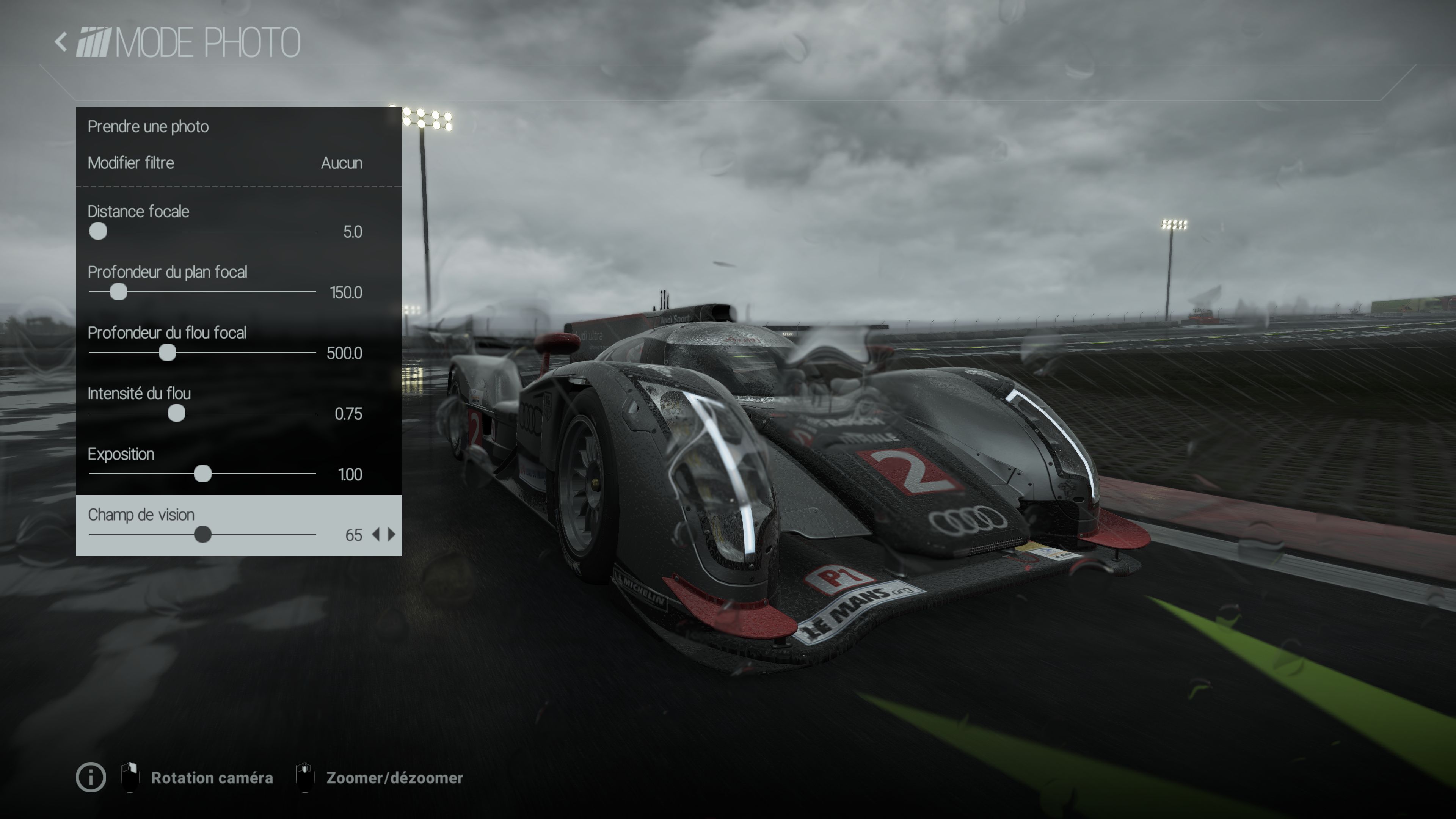Click the Profondeur du flou focal slider

(167, 353)
